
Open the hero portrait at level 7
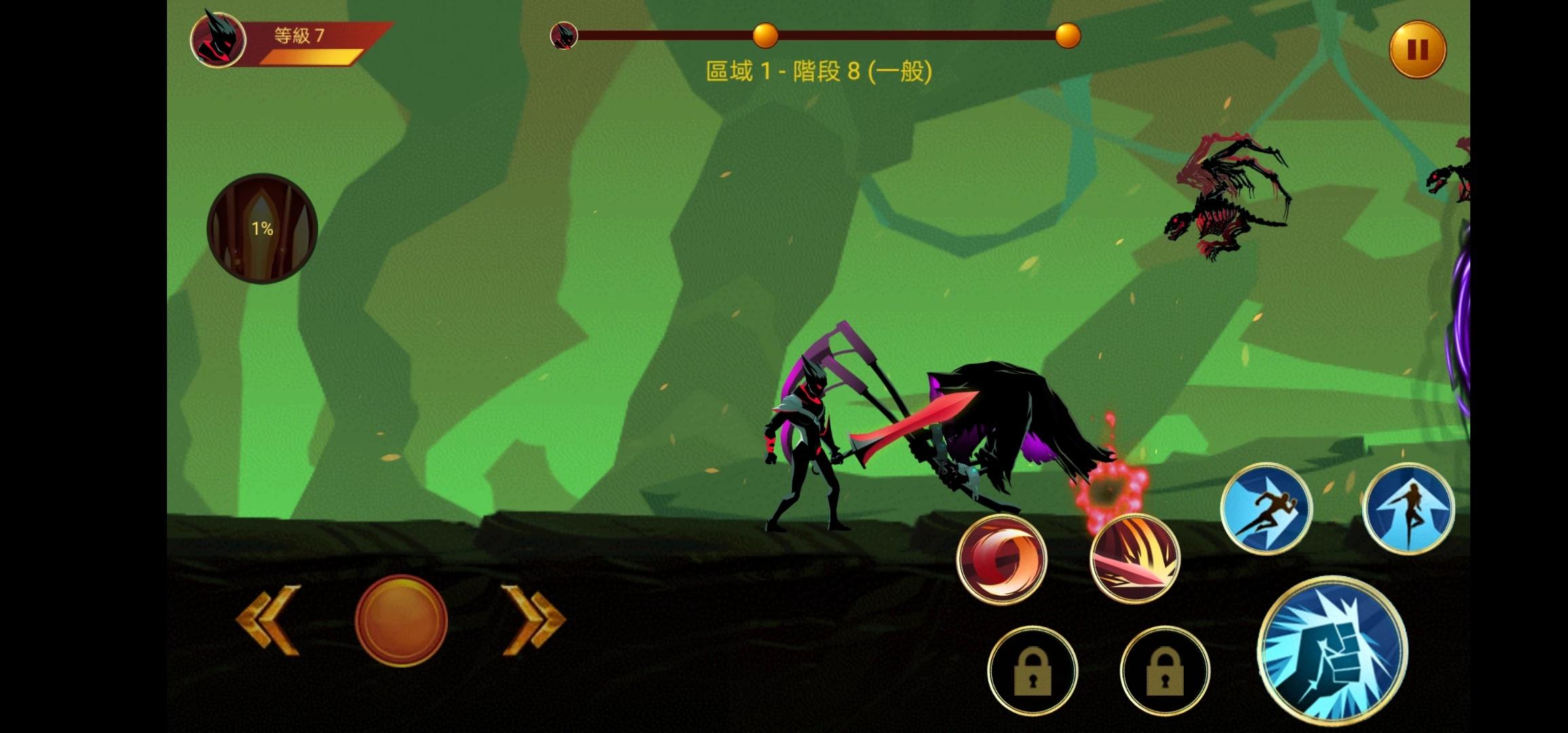tap(218, 40)
